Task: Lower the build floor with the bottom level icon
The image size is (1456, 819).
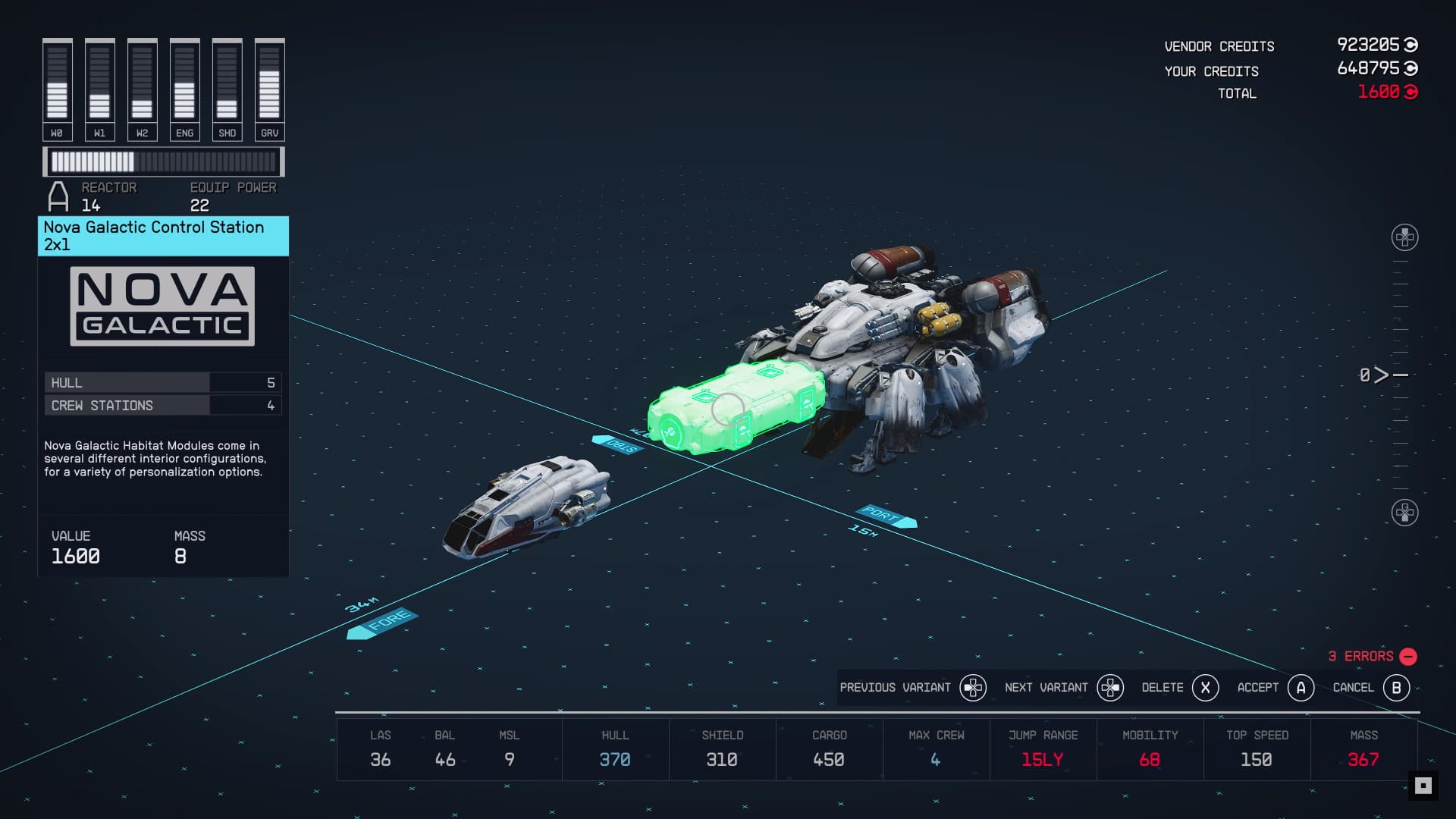Action: coord(1404,513)
